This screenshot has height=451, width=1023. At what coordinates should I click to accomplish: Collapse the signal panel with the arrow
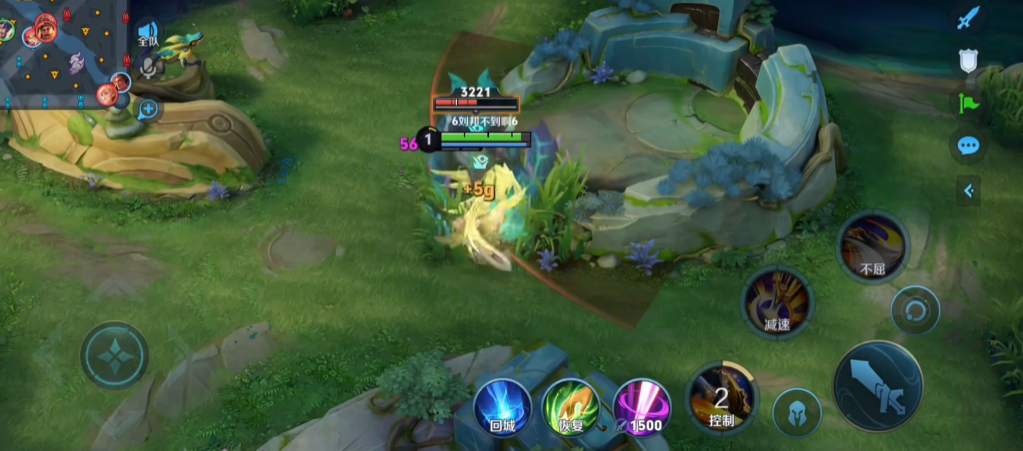click(x=968, y=190)
